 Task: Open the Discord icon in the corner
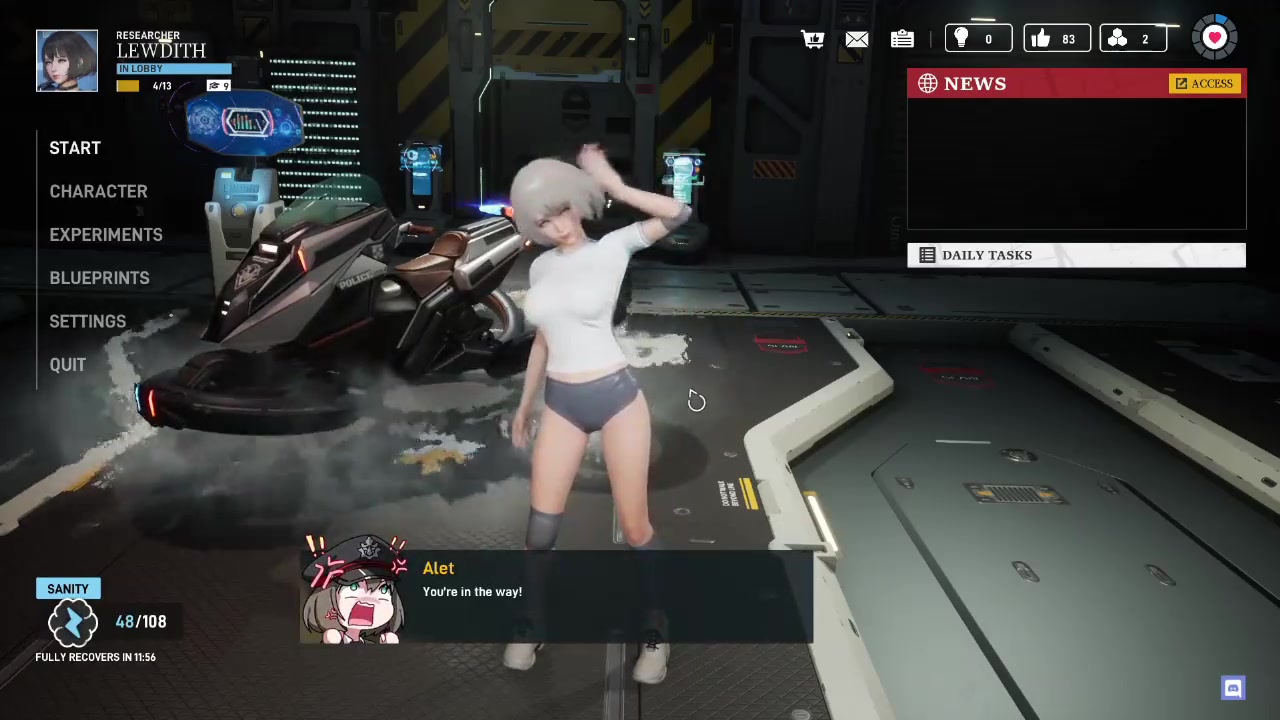1233,688
